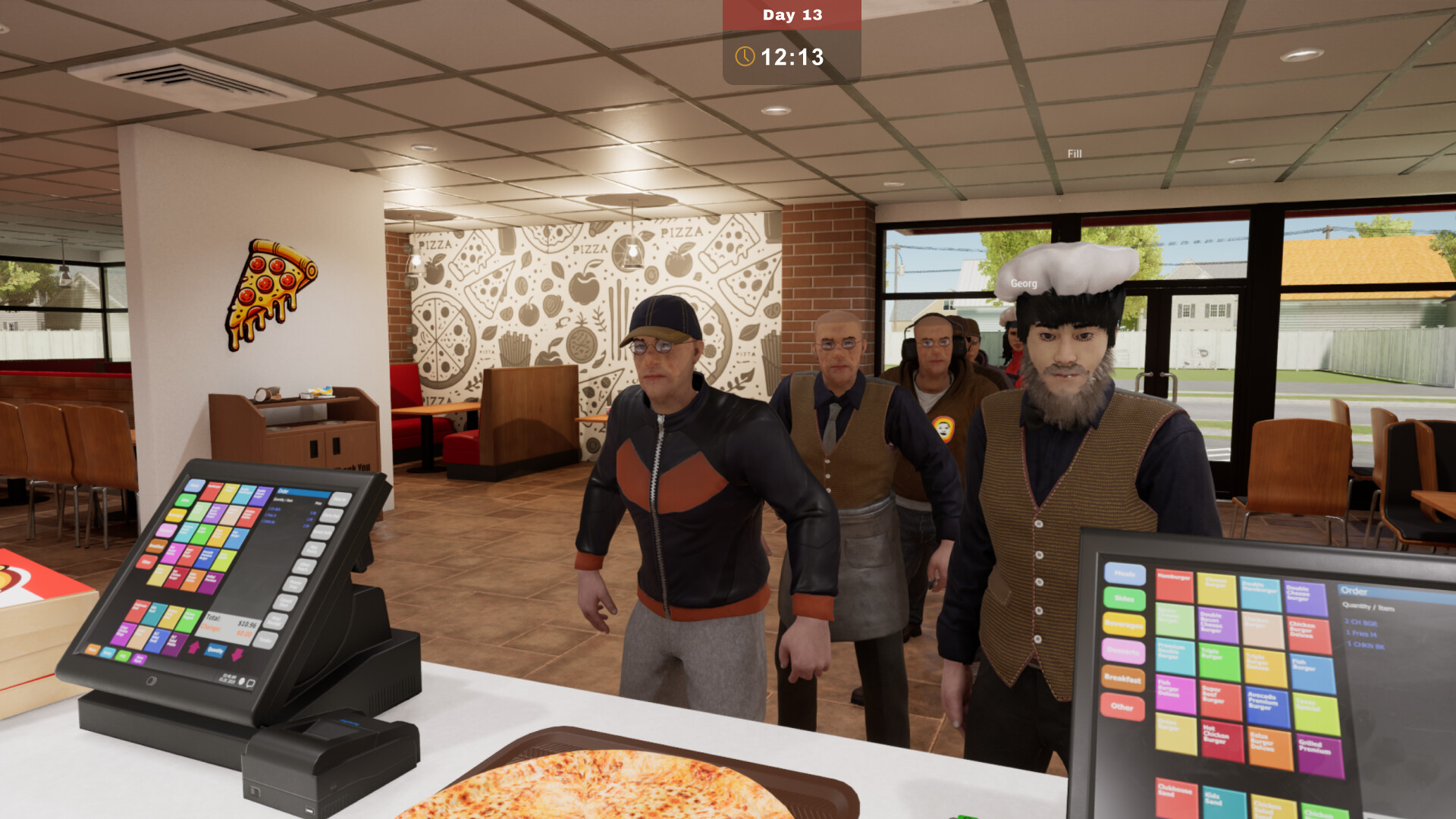Switch to the Sides category

click(1124, 599)
